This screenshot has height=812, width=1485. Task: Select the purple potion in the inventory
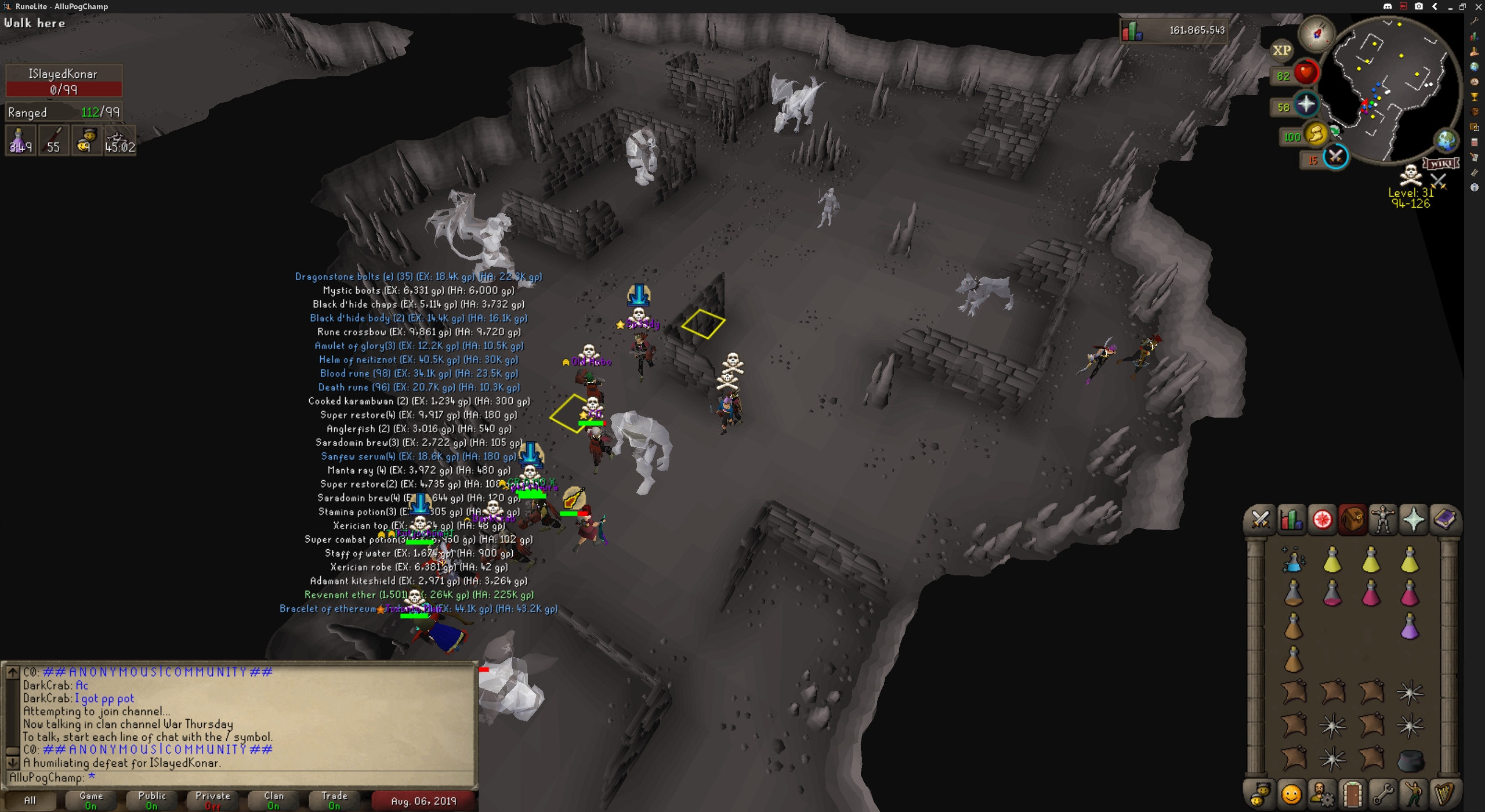point(1410,627)
